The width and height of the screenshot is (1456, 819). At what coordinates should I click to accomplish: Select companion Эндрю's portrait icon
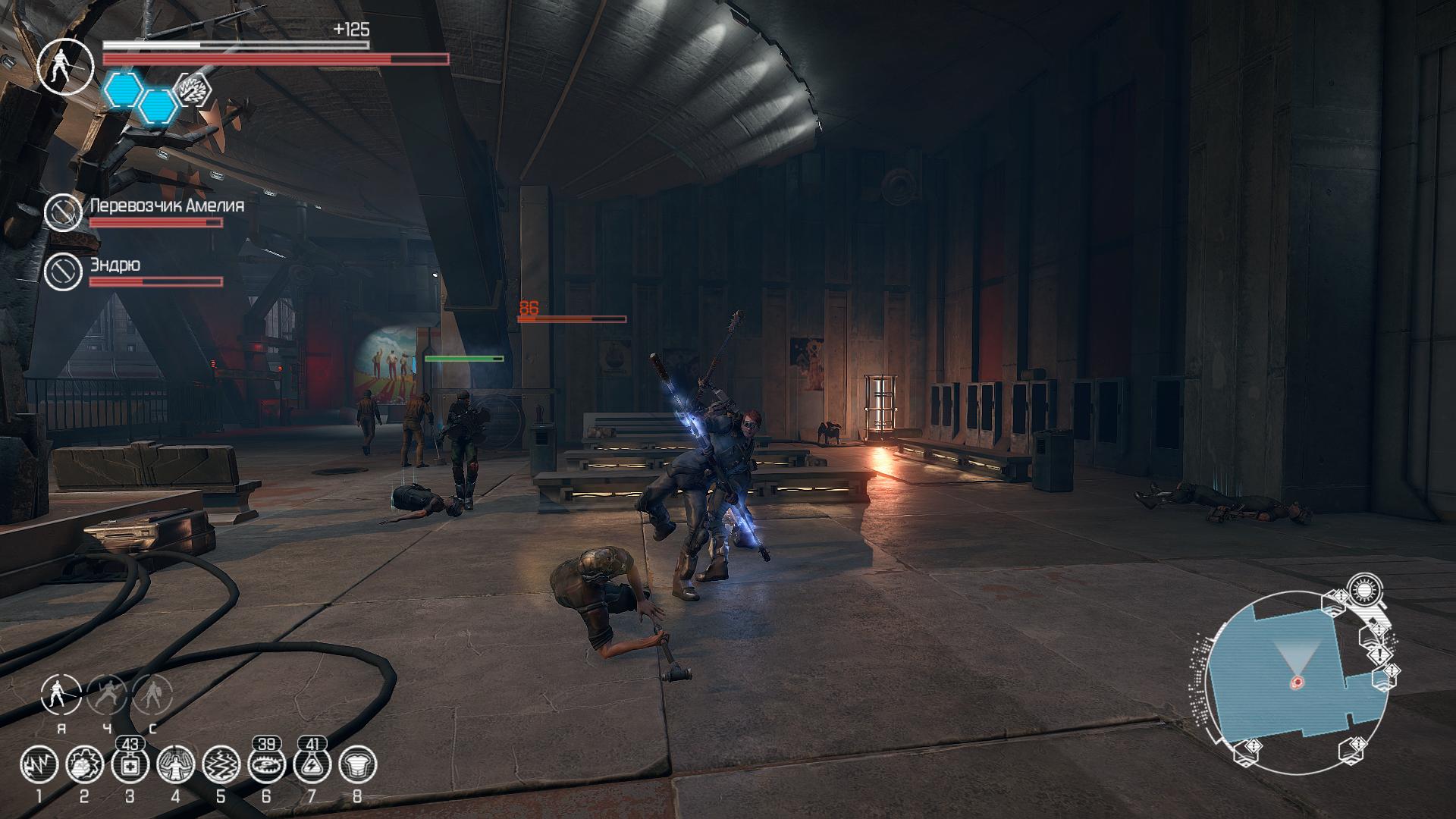(63, 271)
